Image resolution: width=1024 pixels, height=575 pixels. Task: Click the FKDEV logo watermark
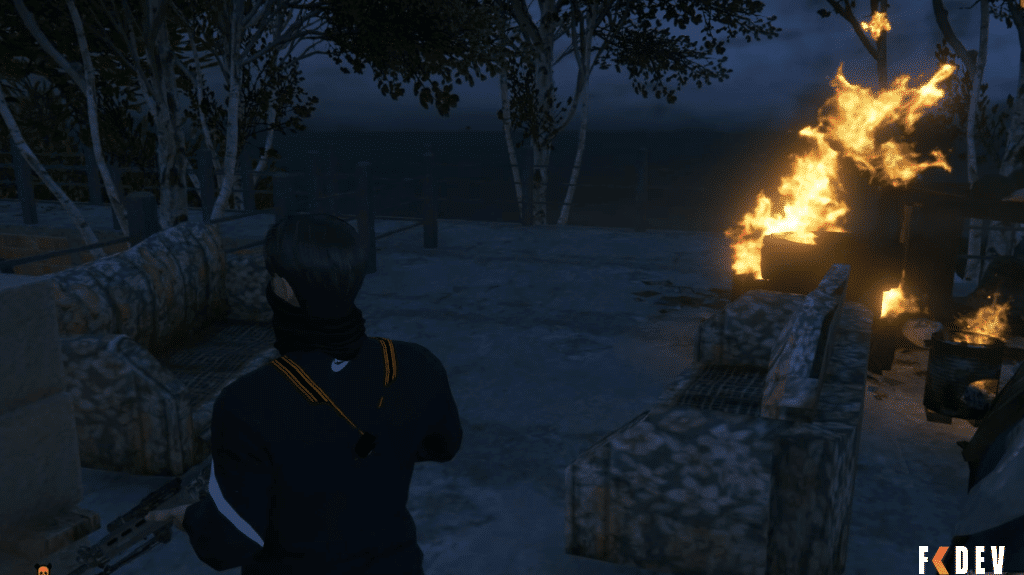click(x=962, y=559)
